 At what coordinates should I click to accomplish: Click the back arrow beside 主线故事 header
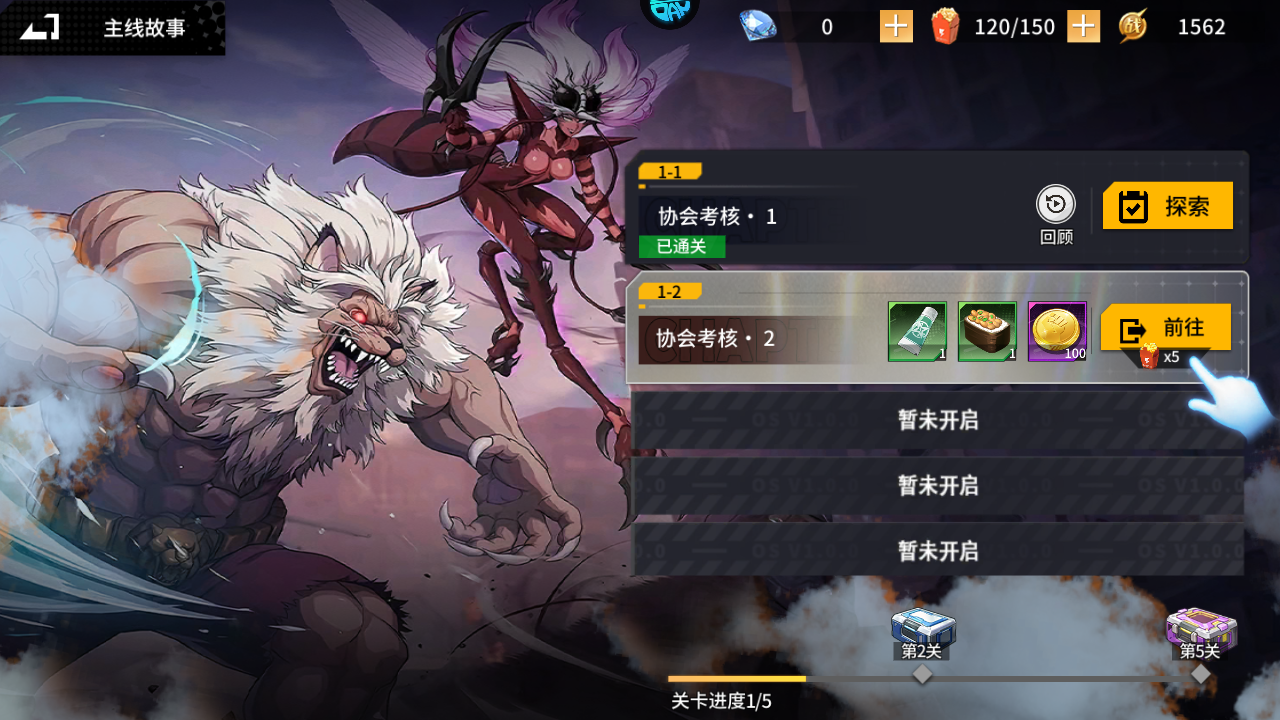coord(37,27)
